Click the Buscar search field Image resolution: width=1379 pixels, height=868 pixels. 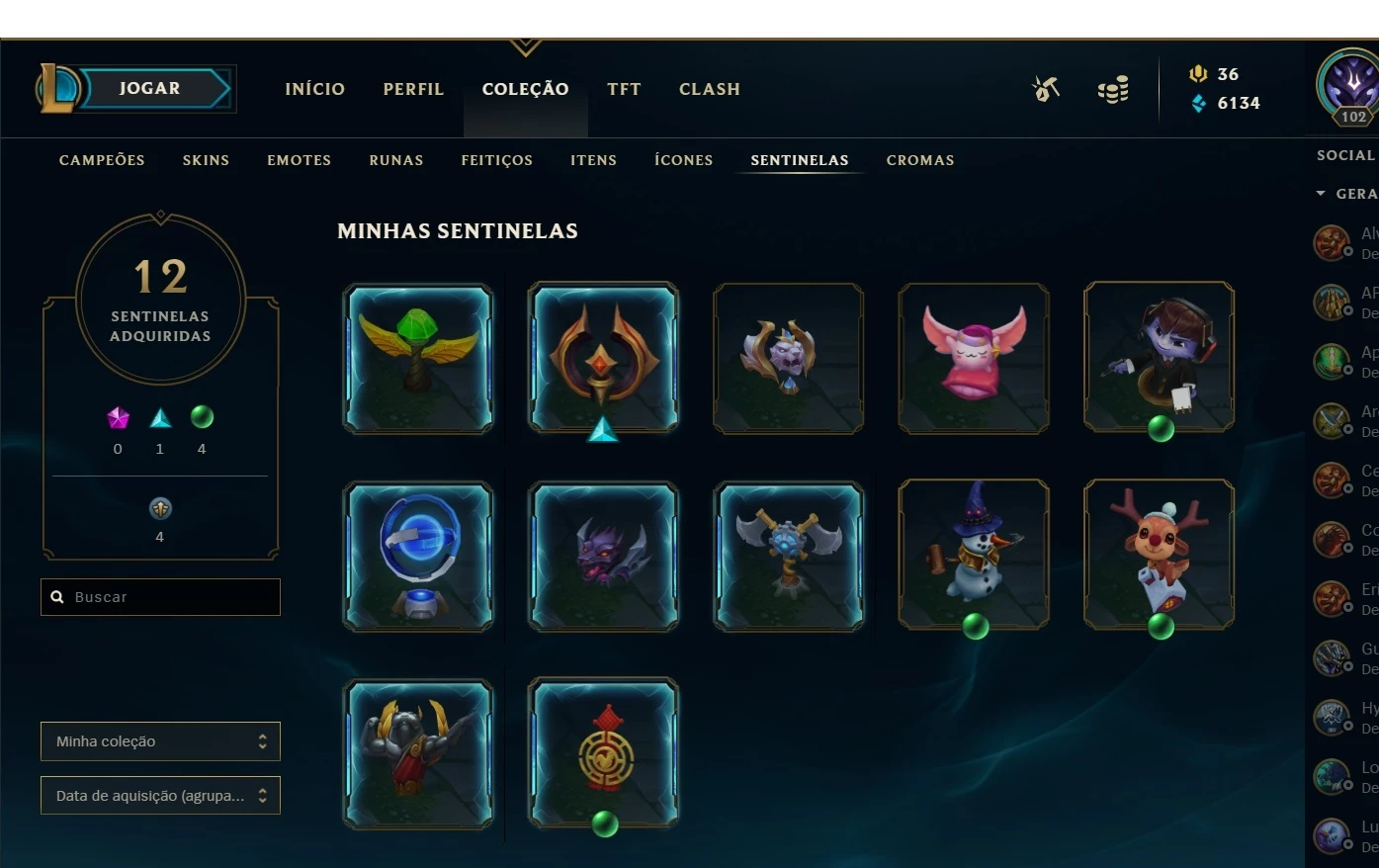[160, 596]
